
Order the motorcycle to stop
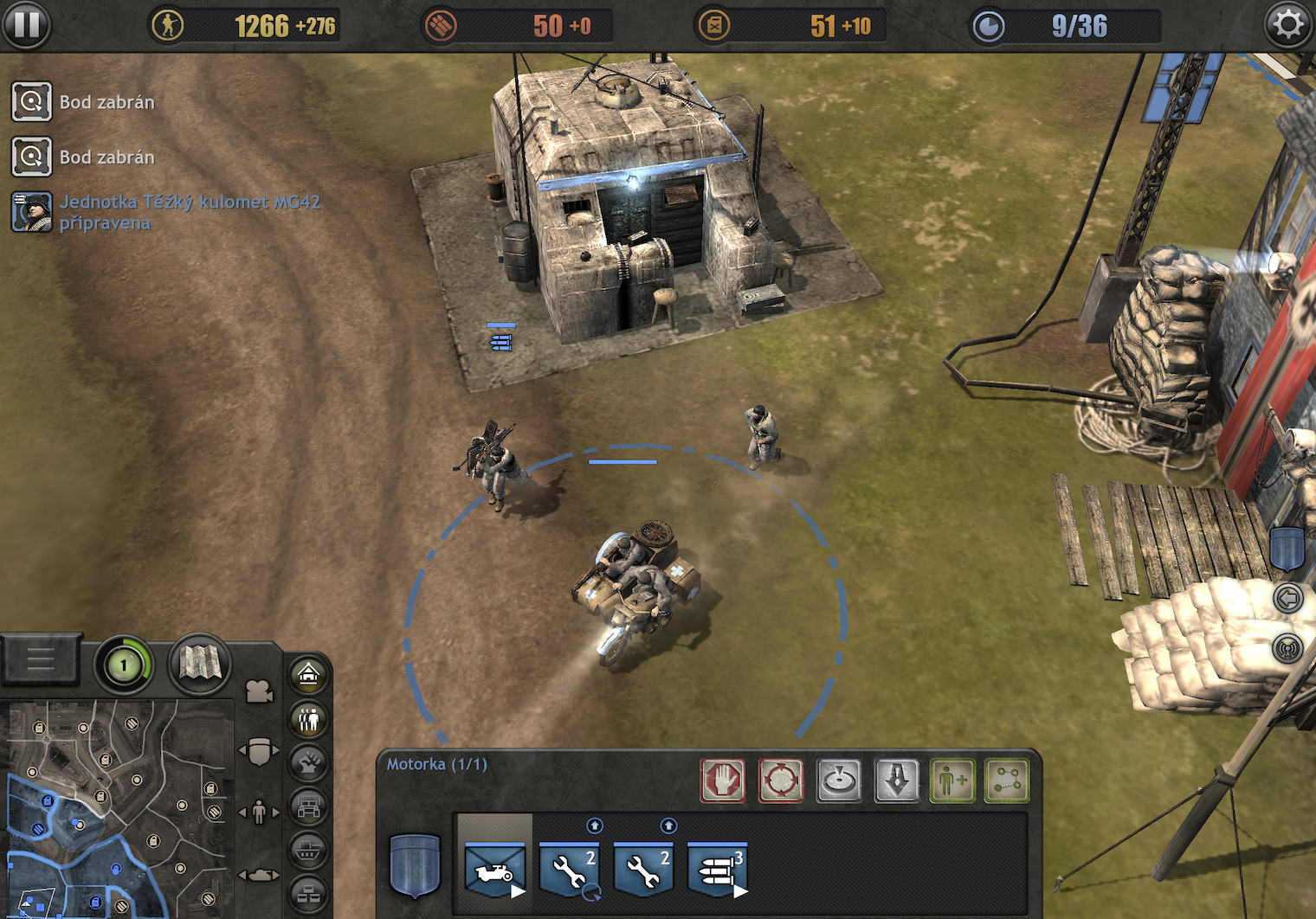point(723,781)
